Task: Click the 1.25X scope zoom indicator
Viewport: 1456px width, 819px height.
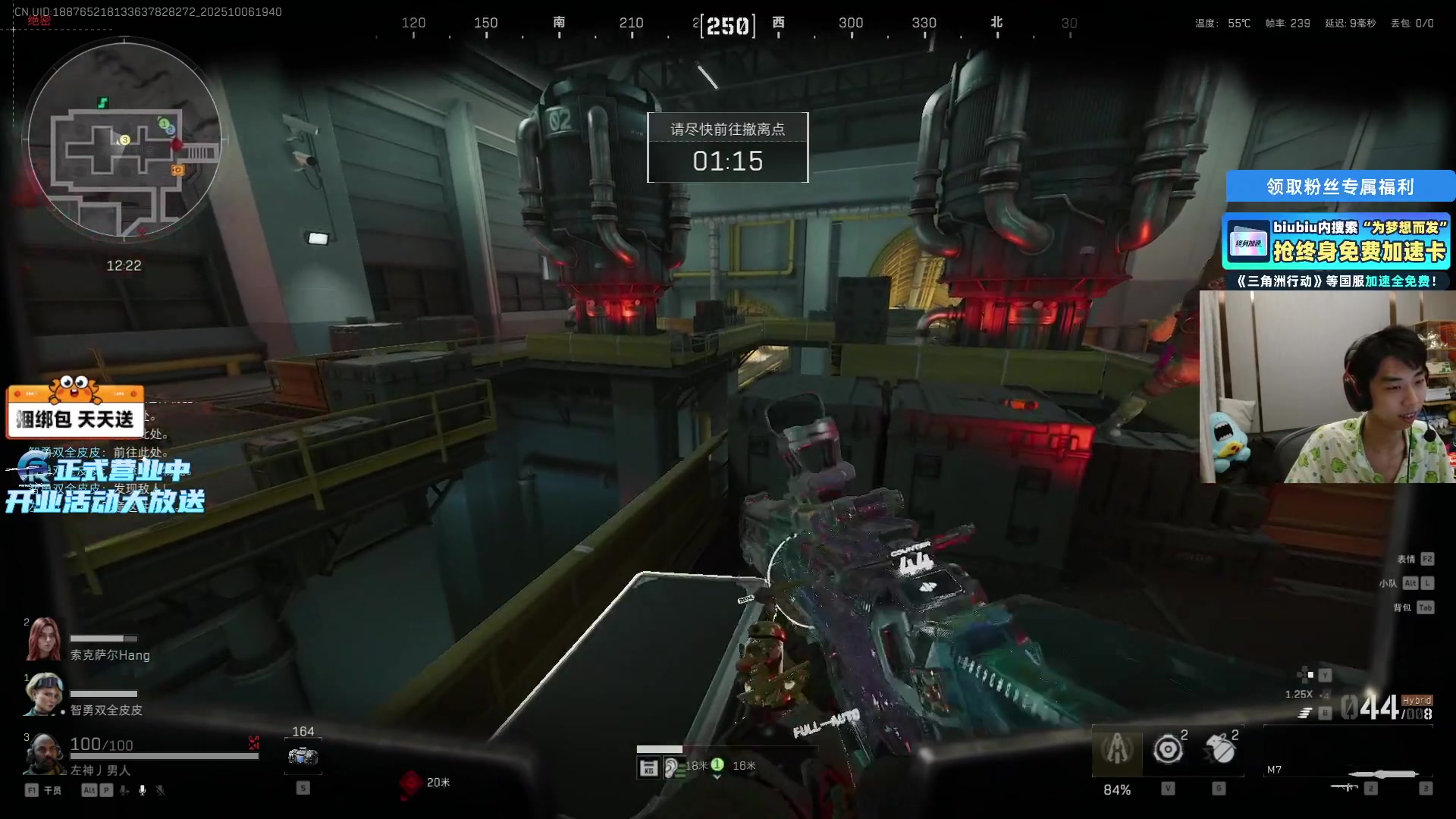Action: [1298, 694]
